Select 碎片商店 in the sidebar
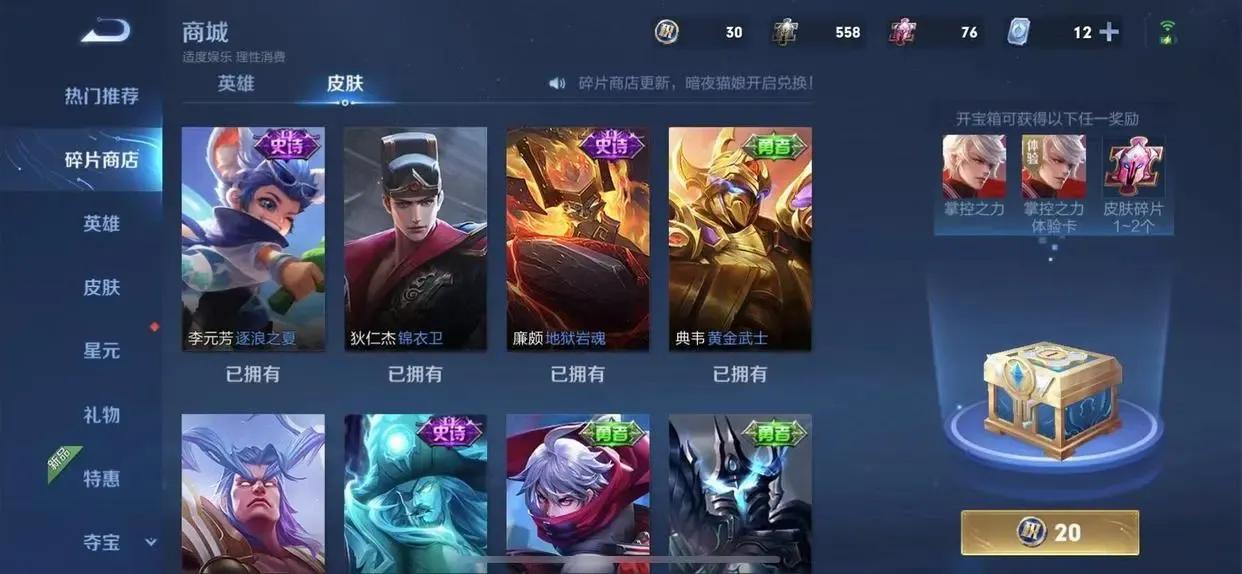1242x574 pixels. coord(101,159)
